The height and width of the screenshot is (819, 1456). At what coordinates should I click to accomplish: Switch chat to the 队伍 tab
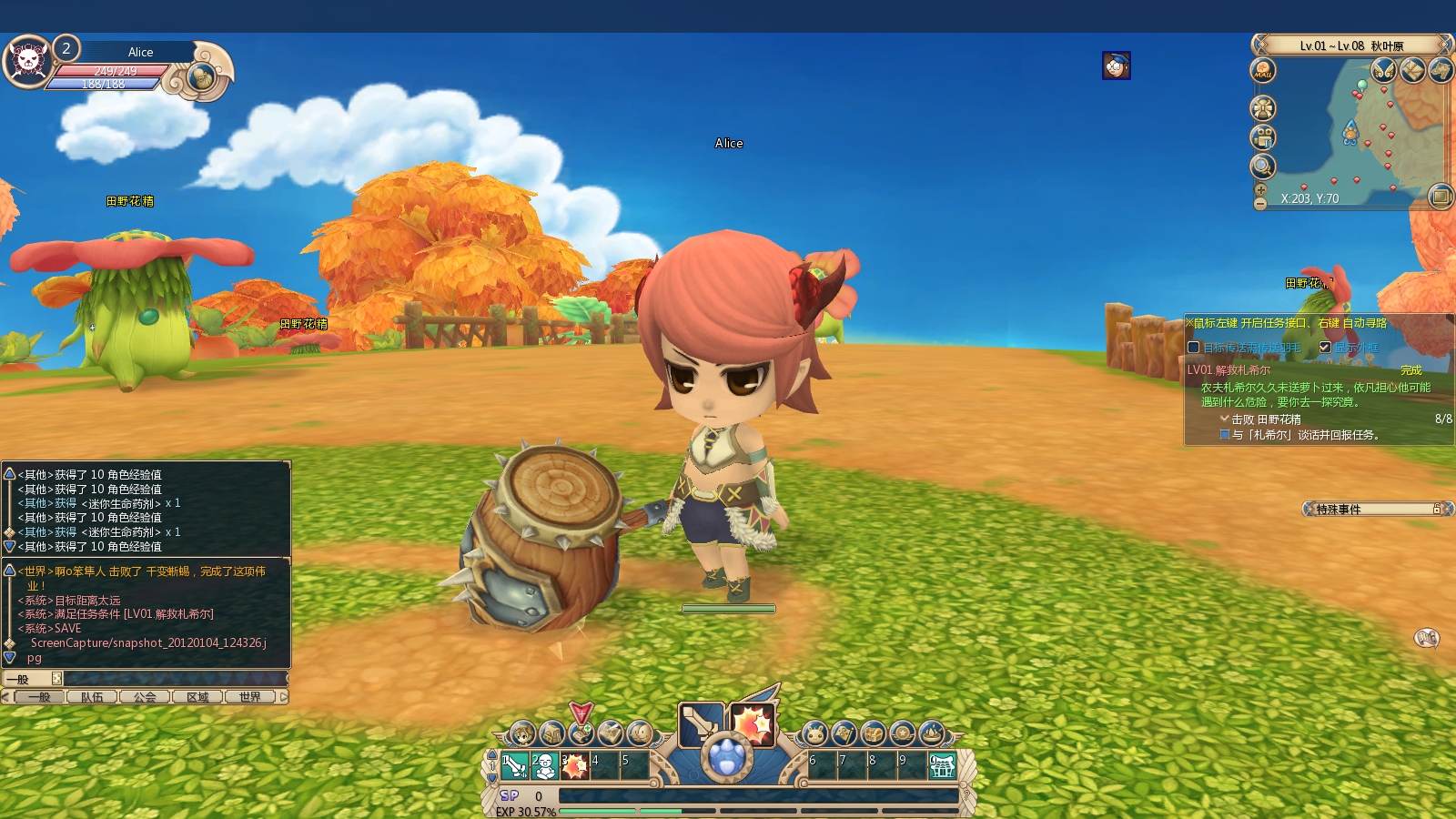coord(92,697)
